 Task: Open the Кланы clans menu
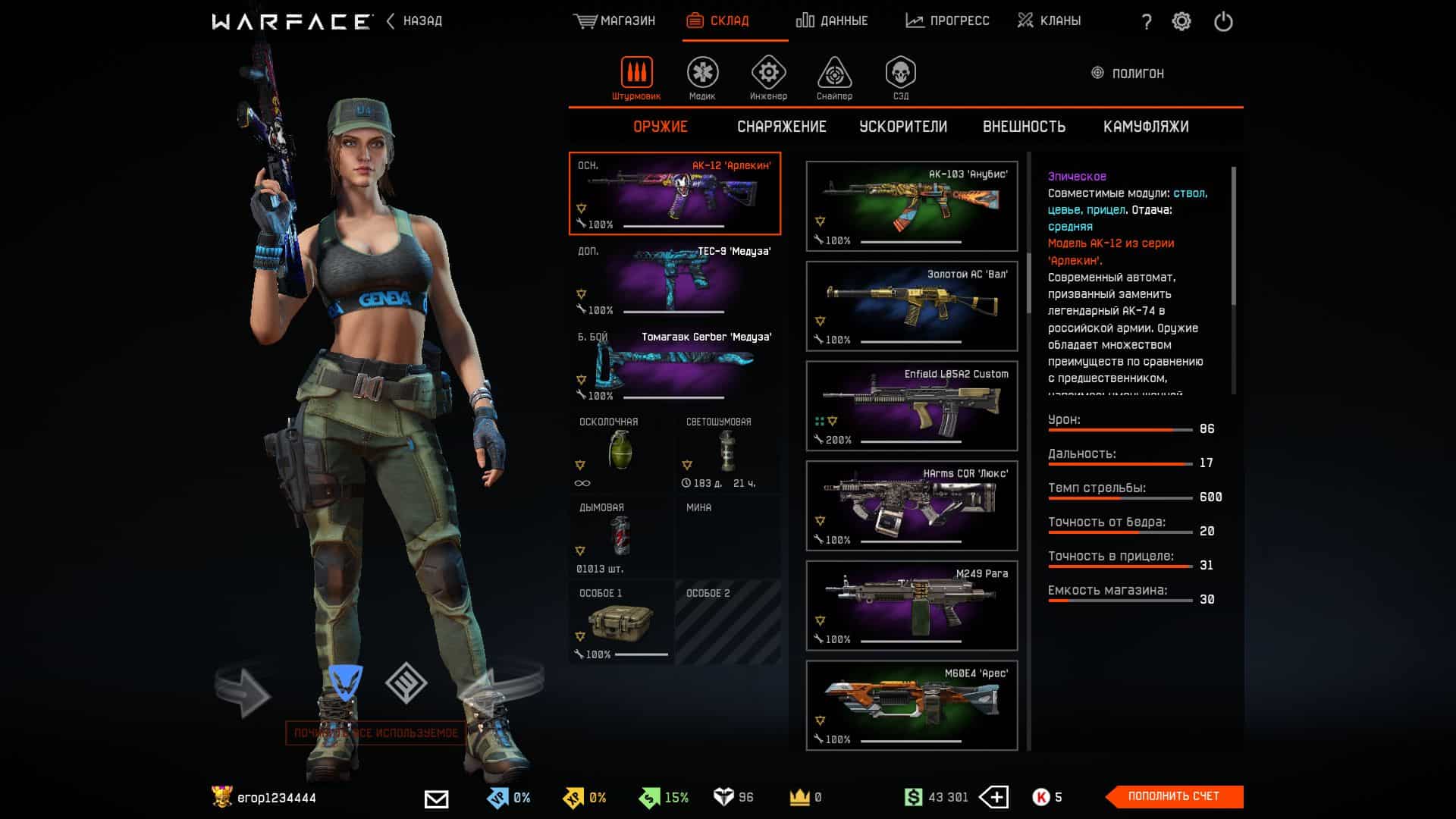(x=1049, y=21)
